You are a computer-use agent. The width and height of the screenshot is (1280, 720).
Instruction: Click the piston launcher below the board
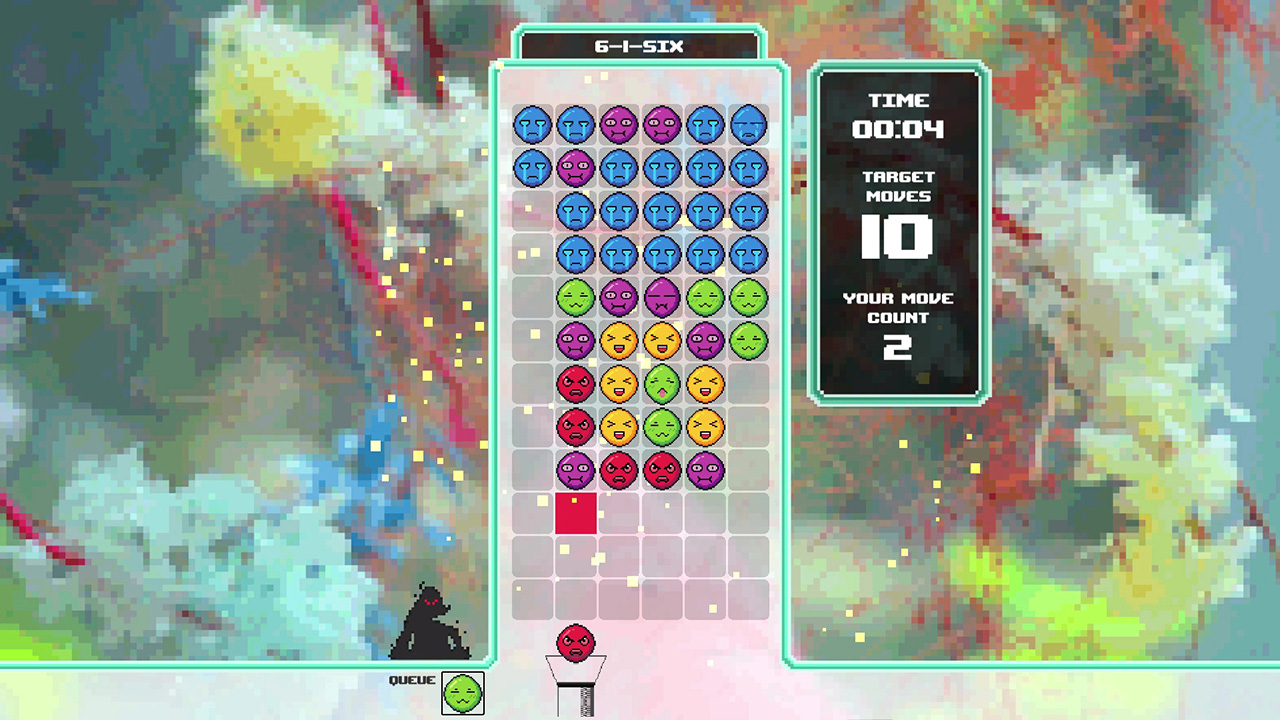pos(576,690)
